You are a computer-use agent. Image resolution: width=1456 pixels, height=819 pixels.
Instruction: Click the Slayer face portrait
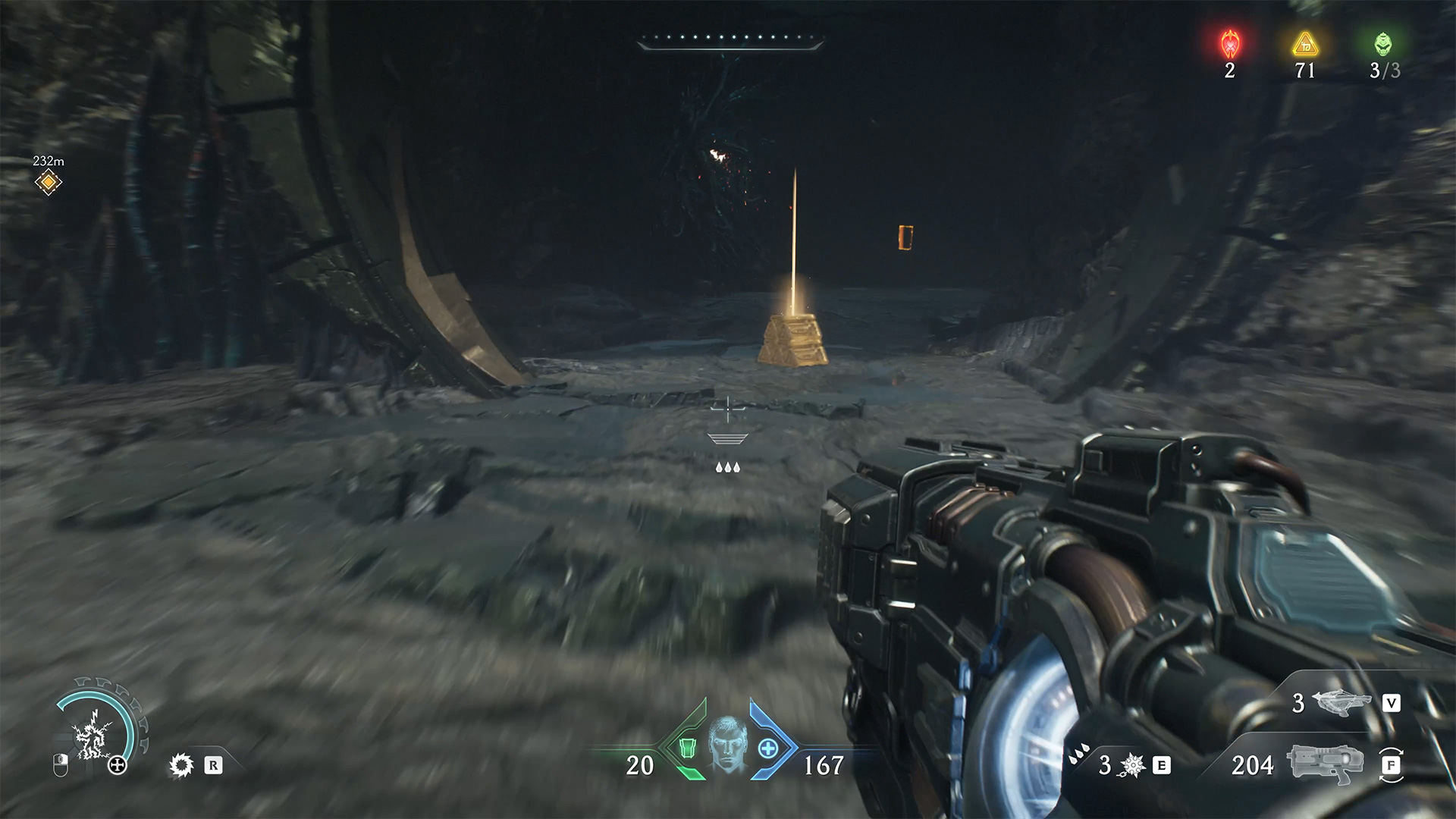tap(727, 745)
